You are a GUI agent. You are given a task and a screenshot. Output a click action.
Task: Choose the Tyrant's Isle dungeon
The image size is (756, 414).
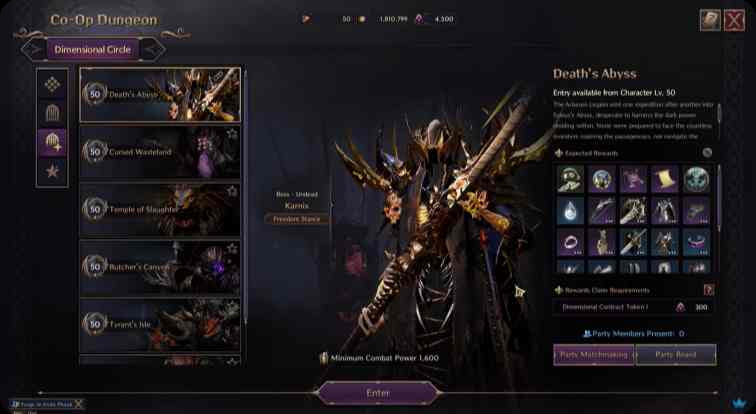tap(160, 324)
